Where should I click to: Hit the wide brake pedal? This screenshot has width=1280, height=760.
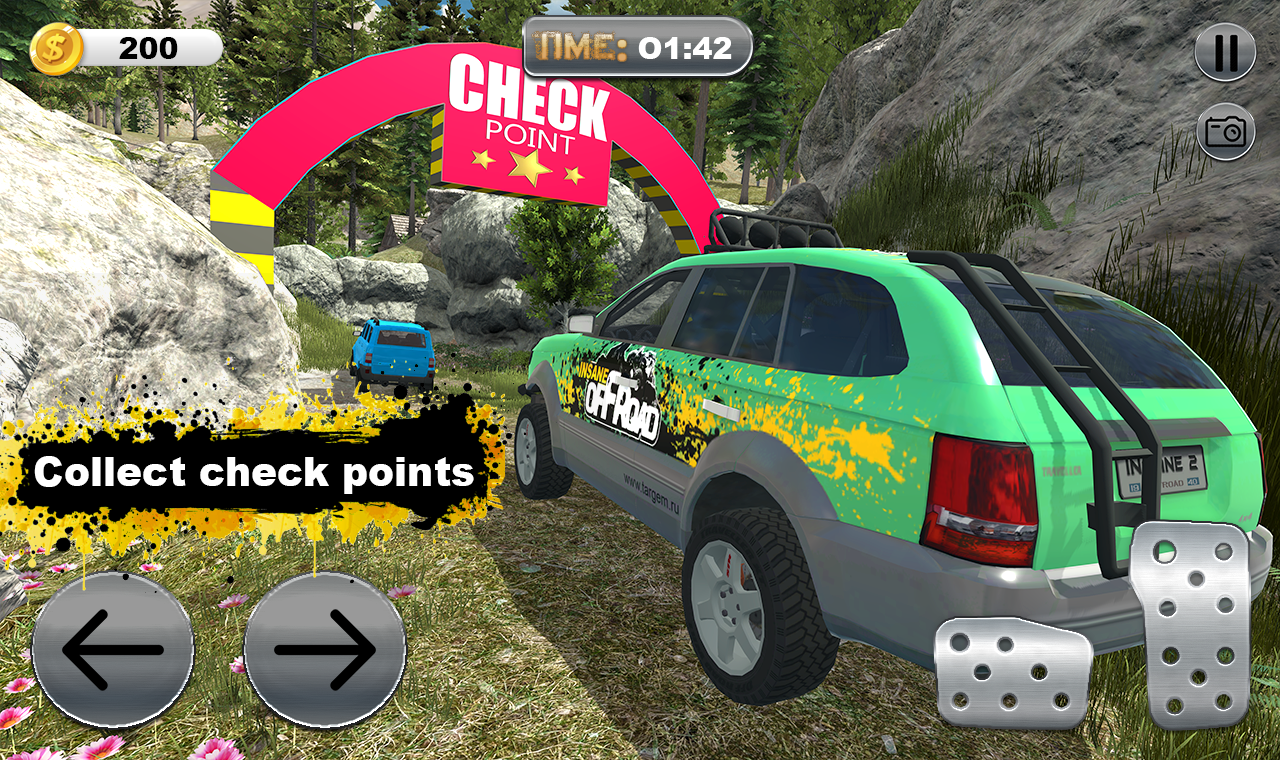(1012, 672)
